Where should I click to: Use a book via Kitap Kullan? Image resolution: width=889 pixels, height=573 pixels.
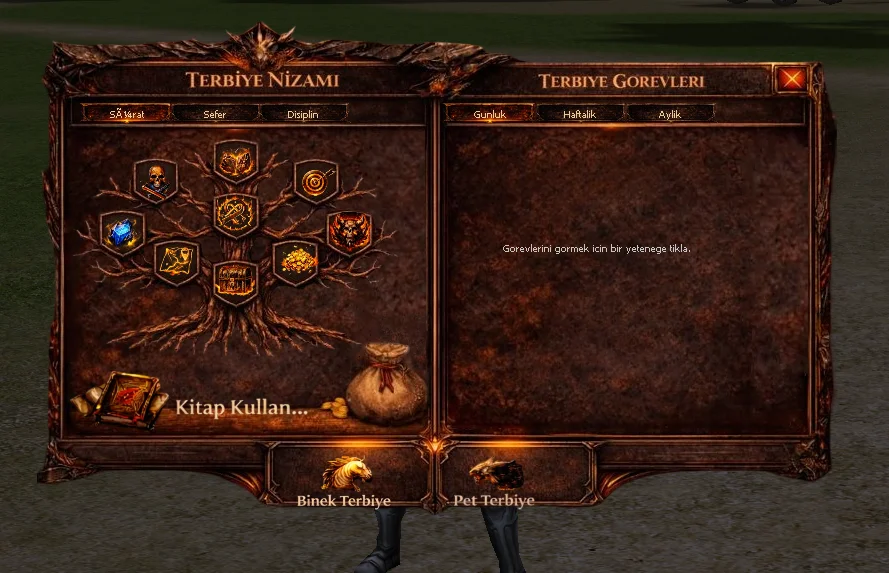pyautogui.click(x=238, y=407)
